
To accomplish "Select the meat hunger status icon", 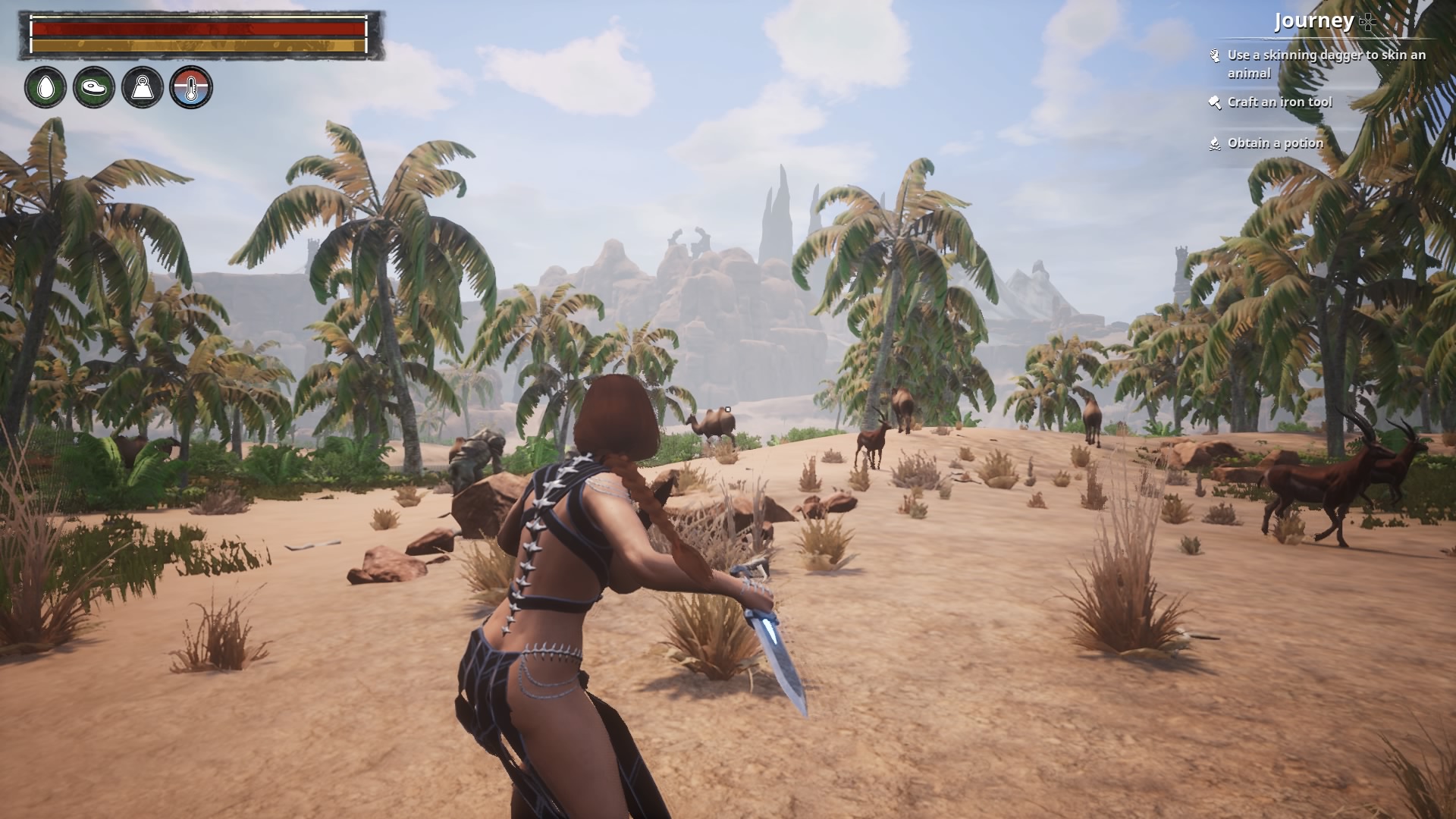I will (94, 87).
